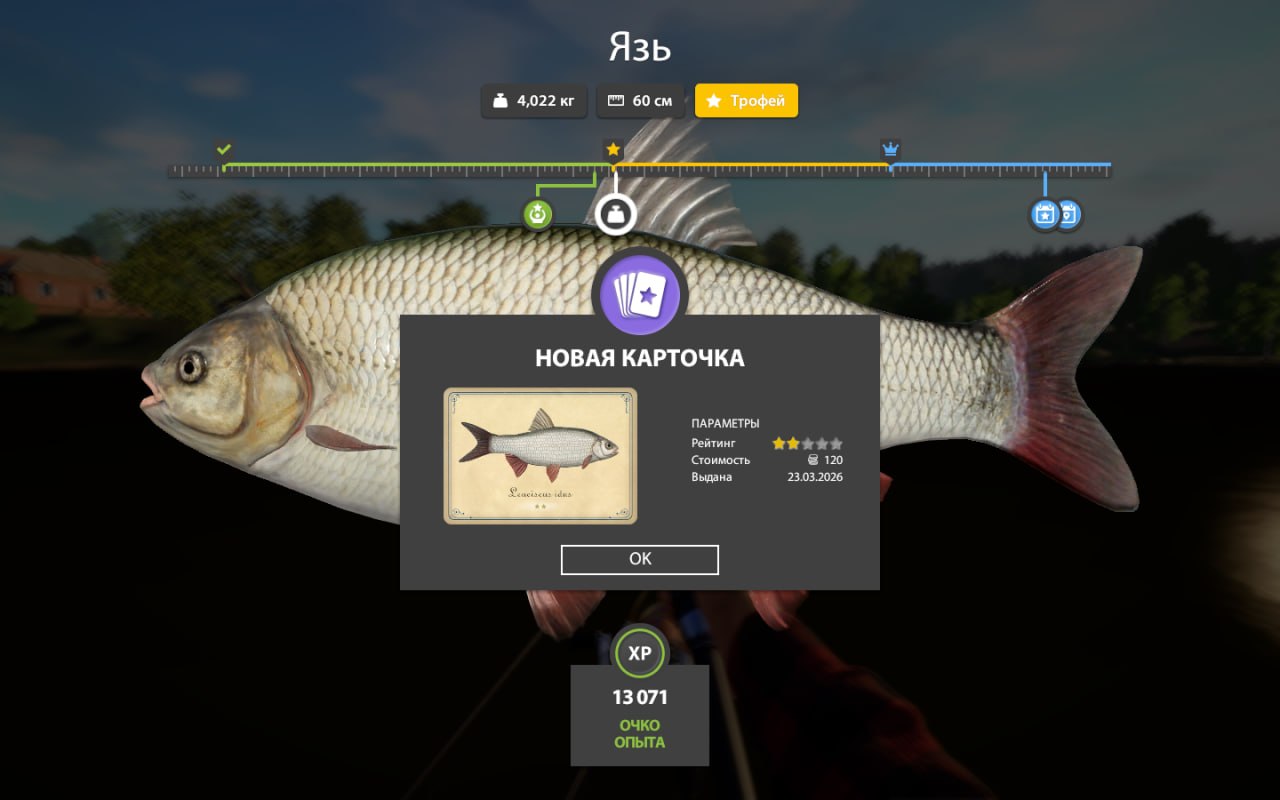Click the yellow Трофей badge
This screenshot has width=1280, height=800.
click(746, 100)
